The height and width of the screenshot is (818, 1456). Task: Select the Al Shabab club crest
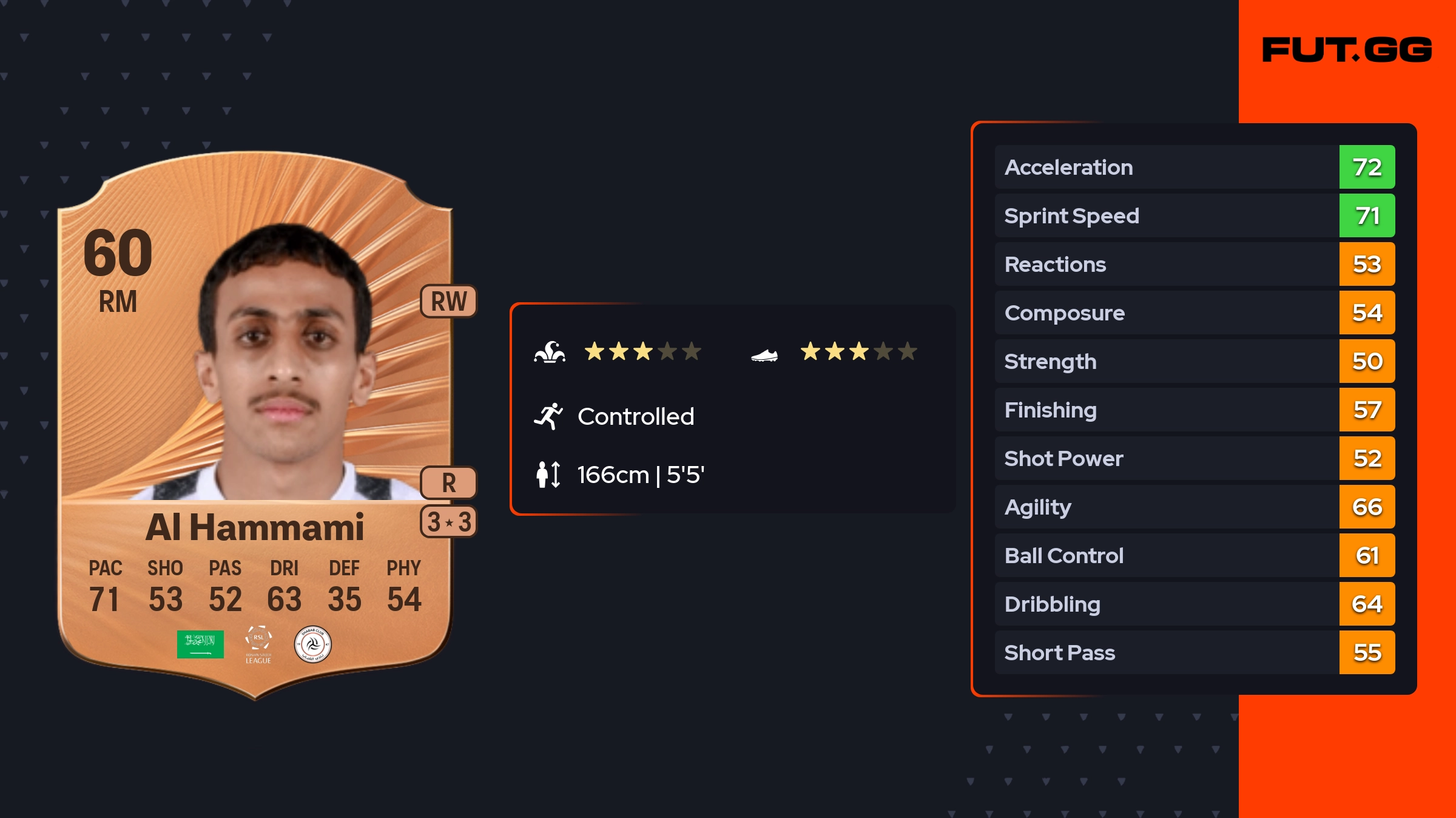312,644
